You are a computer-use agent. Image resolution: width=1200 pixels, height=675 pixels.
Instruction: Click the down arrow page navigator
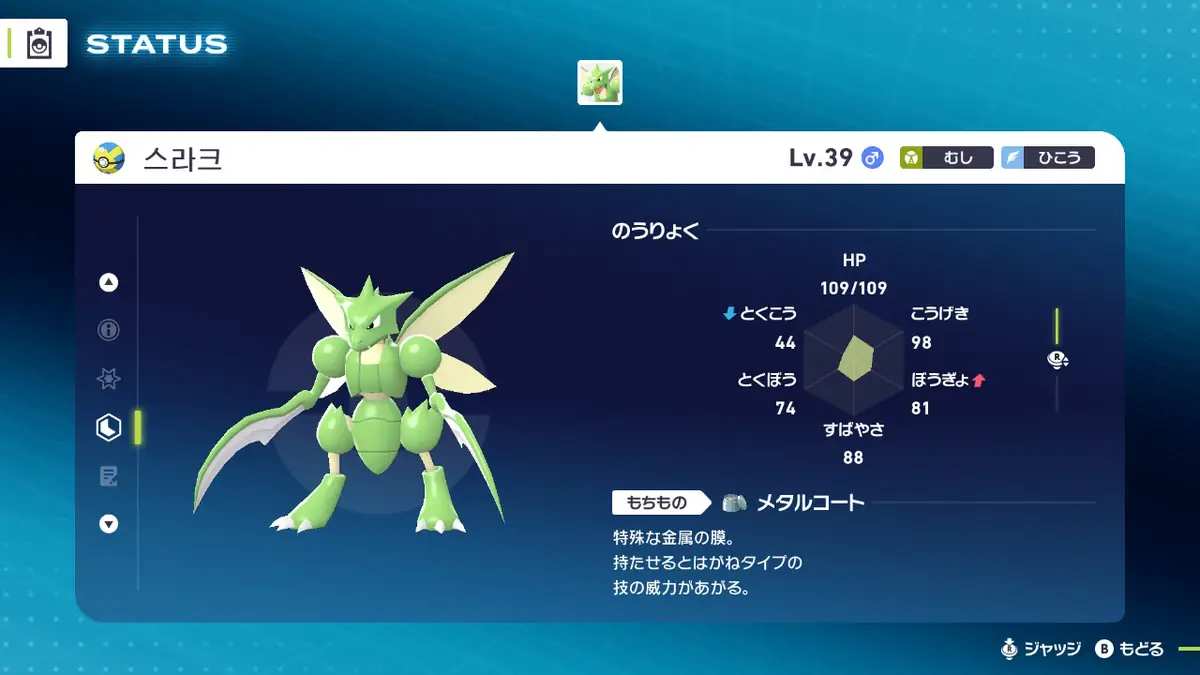[109, 524]
